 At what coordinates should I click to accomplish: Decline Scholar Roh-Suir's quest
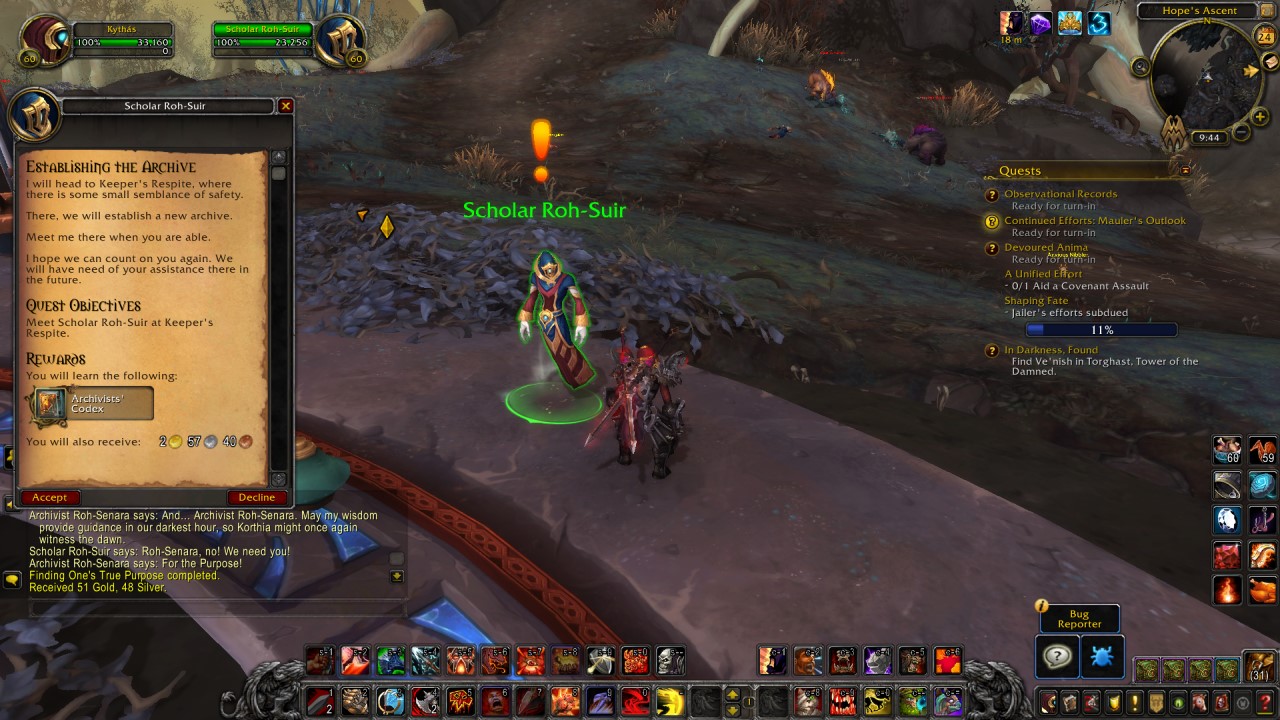257,497
